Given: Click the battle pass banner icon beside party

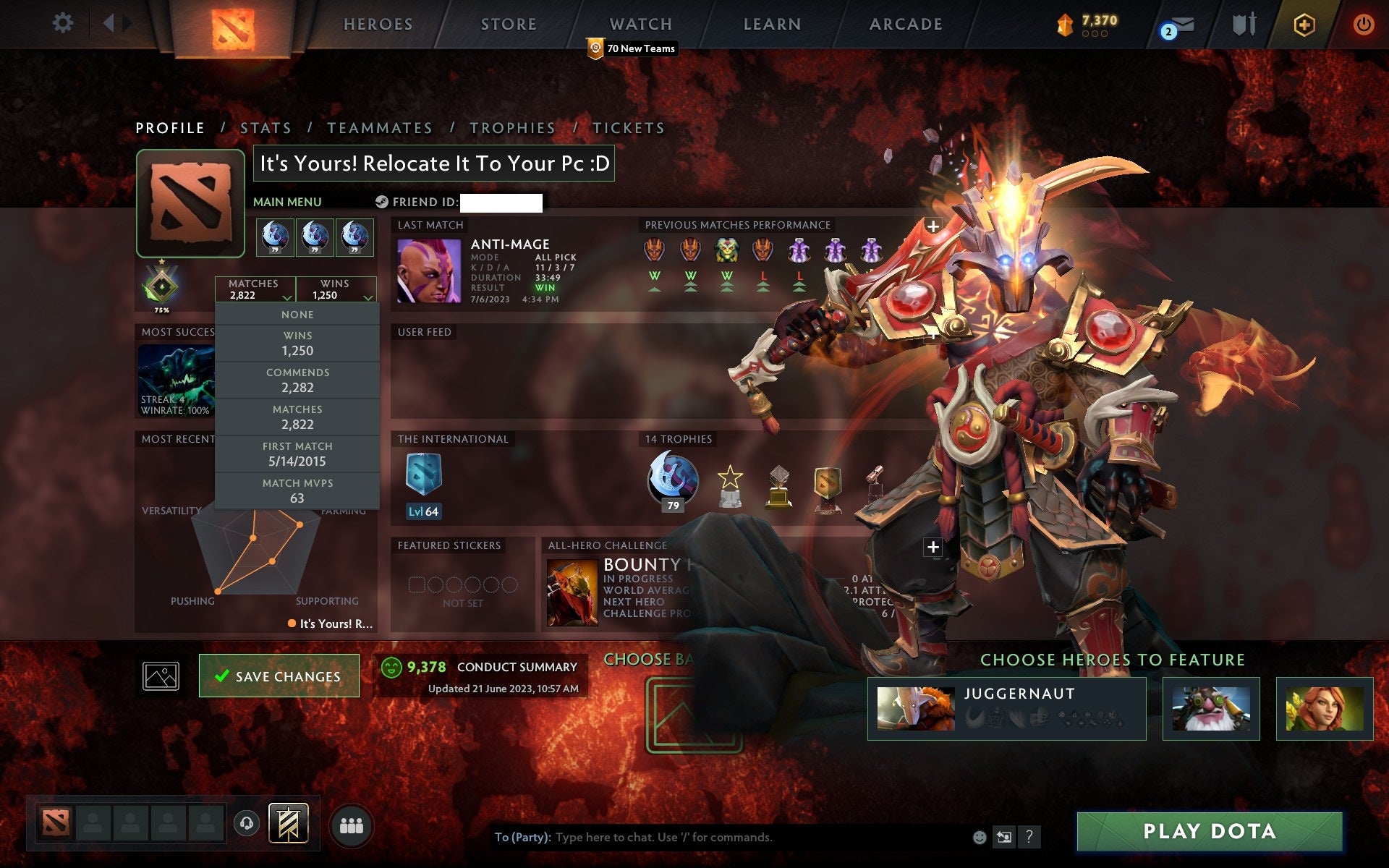Looking at the screenshot, I should [289, 822].
